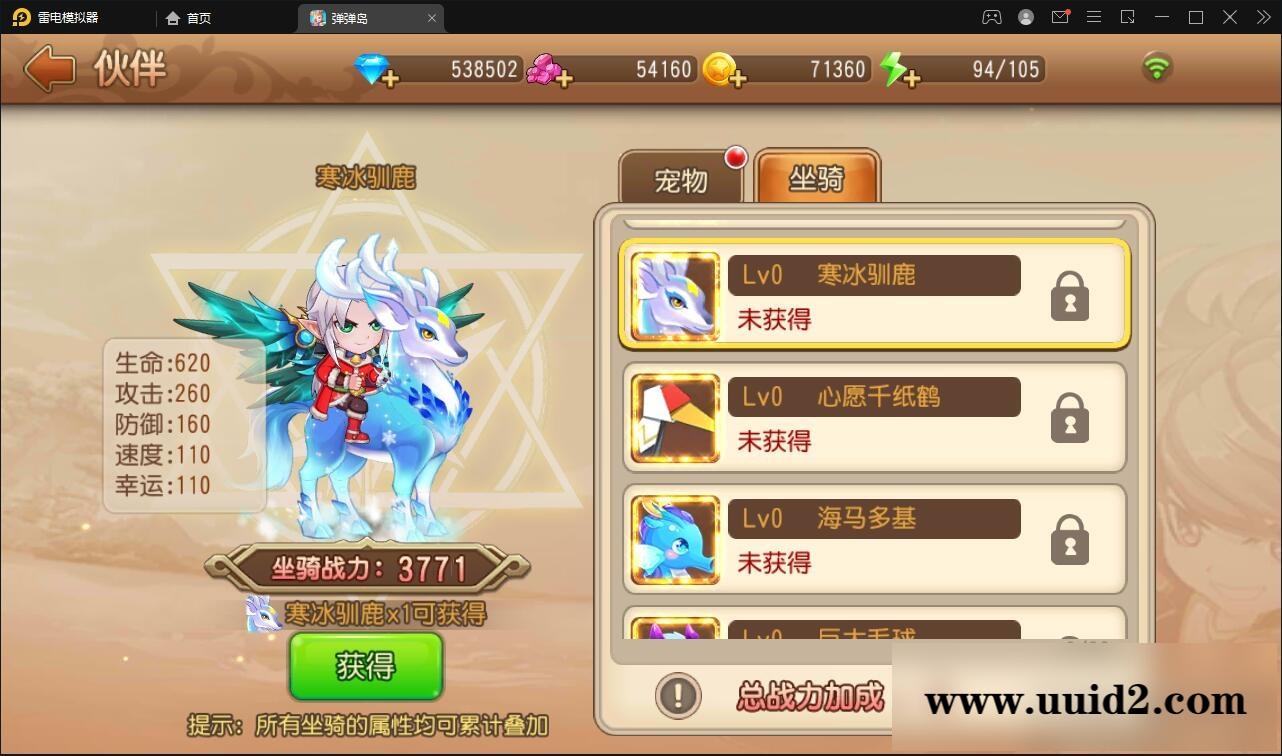
Task: Open the emulator hamburger menu
Action: coord(1094,17)
